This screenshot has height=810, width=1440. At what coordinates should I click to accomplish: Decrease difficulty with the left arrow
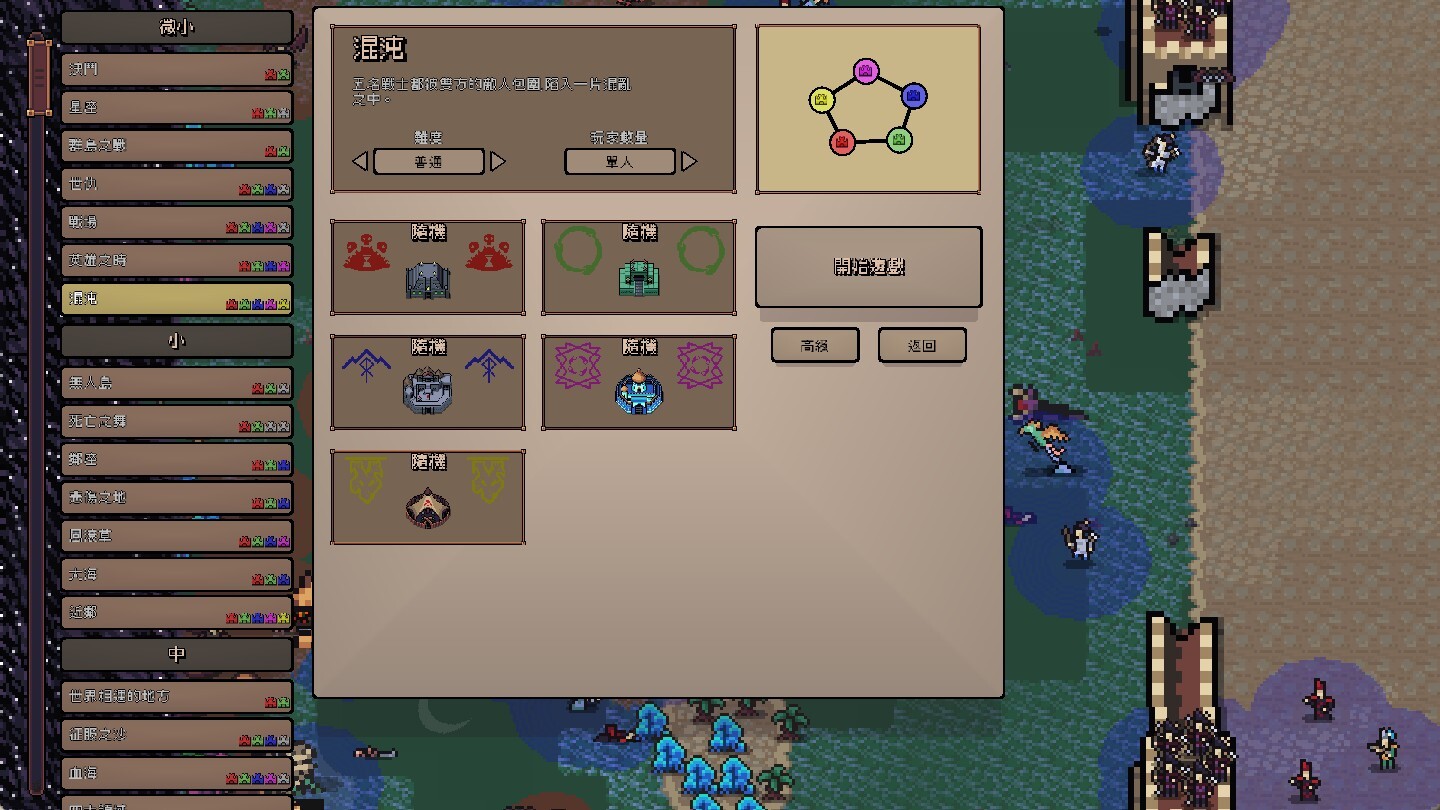tap(361, 162)
